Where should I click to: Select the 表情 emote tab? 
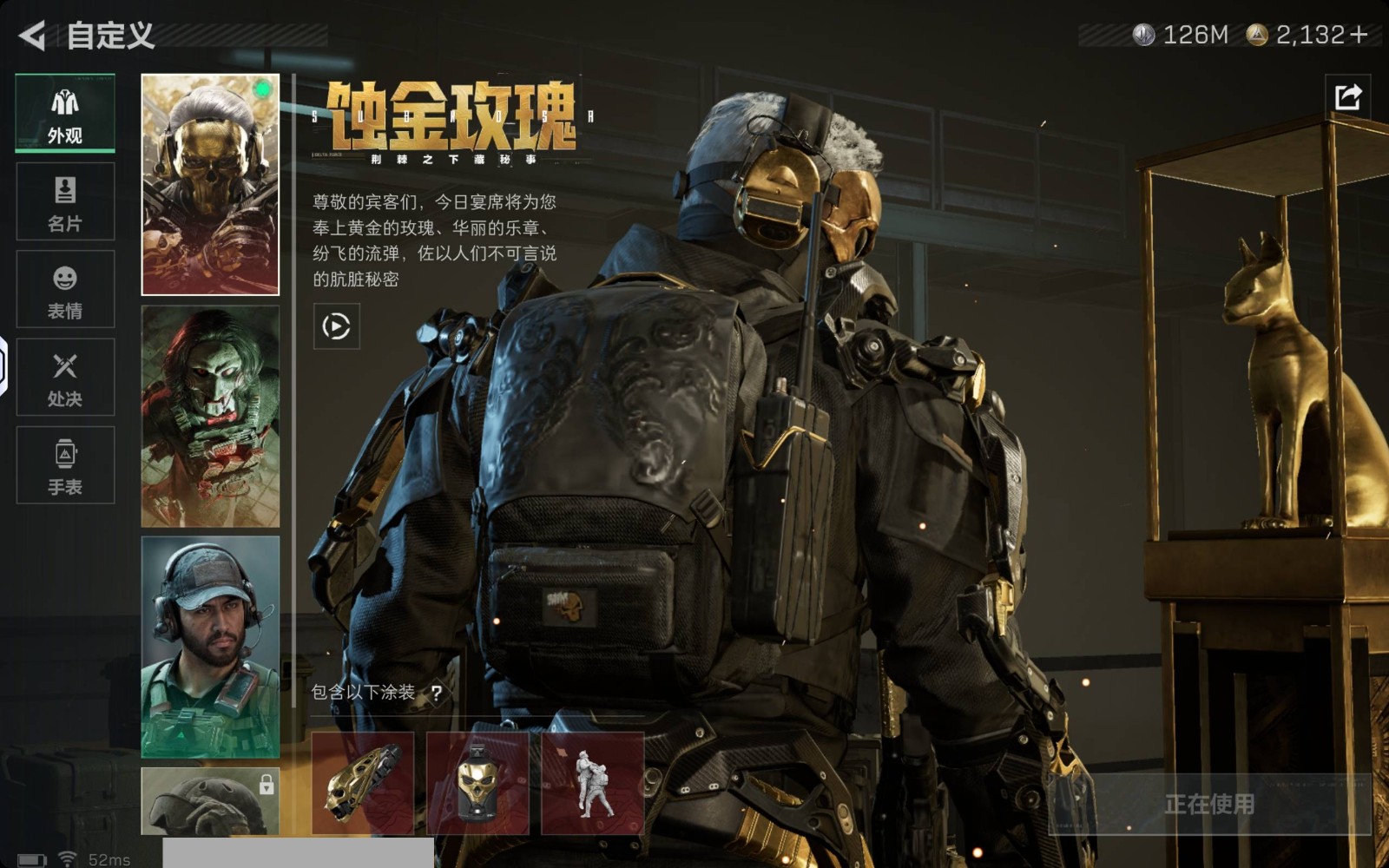(65, 289)
